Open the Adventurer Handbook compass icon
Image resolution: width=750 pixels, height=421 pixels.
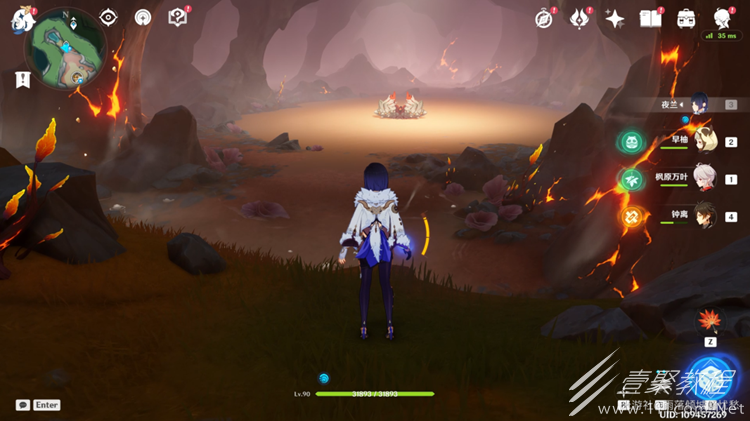[544, 19]
